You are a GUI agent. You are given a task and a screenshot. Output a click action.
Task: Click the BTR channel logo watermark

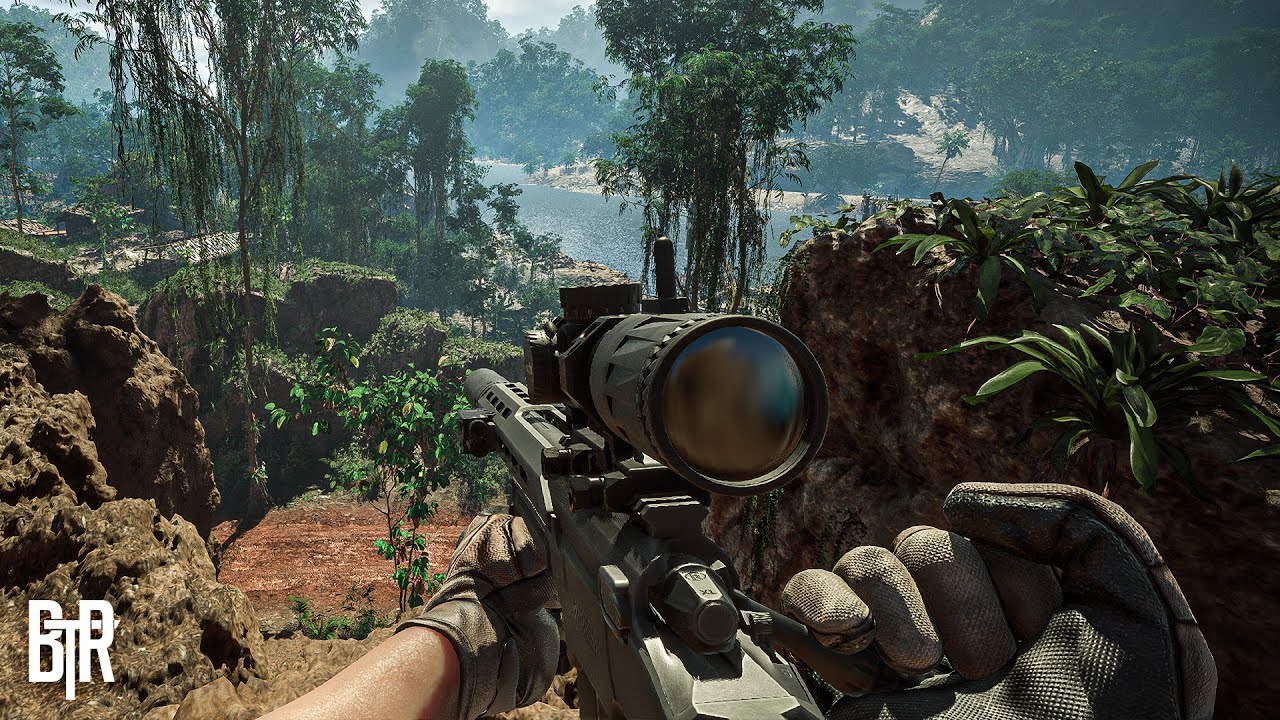(x=71, y=646)
